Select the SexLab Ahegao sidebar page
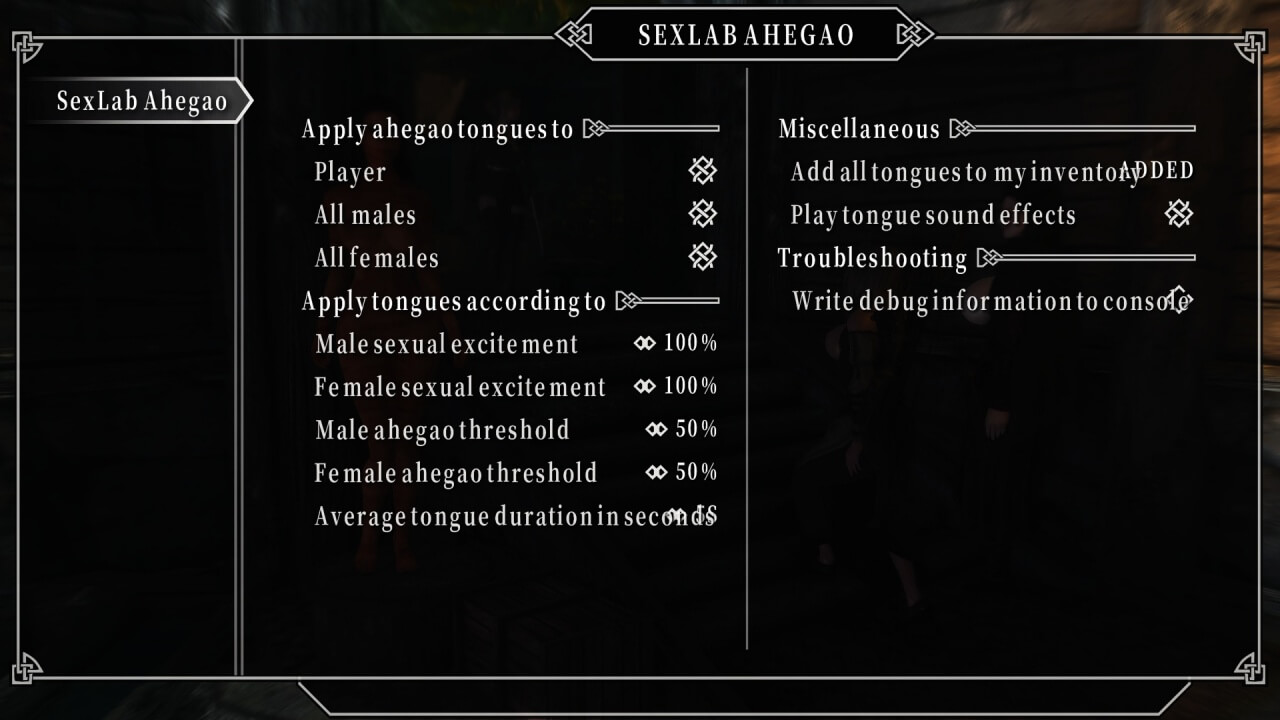The width and height of the screenshot is (1280, 720). (141, 101)
